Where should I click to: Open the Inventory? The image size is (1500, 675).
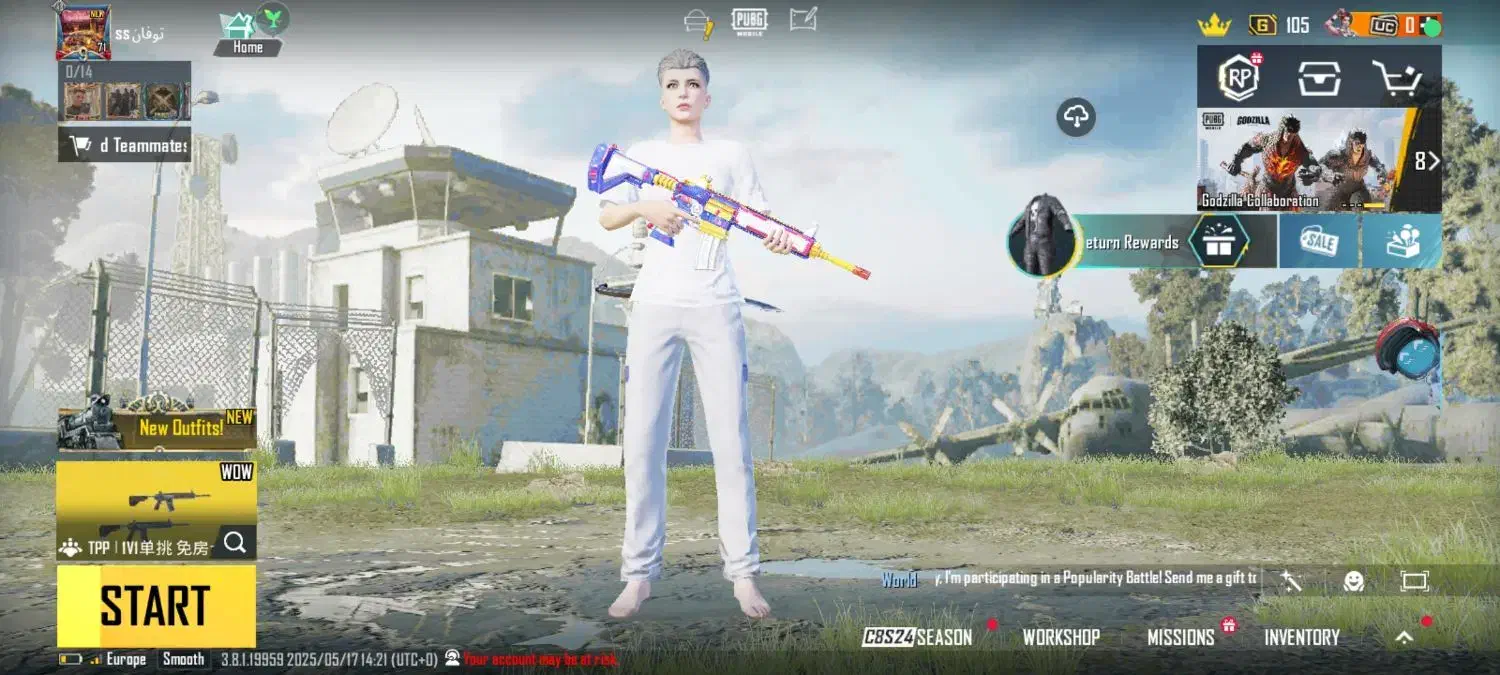1301,637
